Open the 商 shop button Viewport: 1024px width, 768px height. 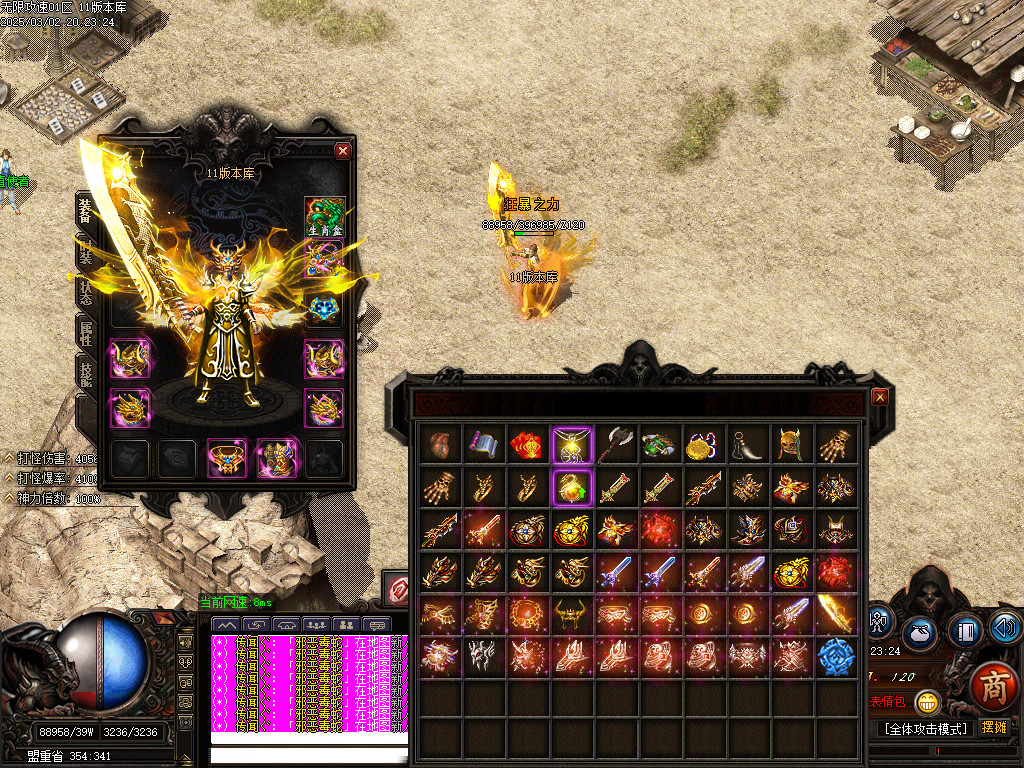994,687
